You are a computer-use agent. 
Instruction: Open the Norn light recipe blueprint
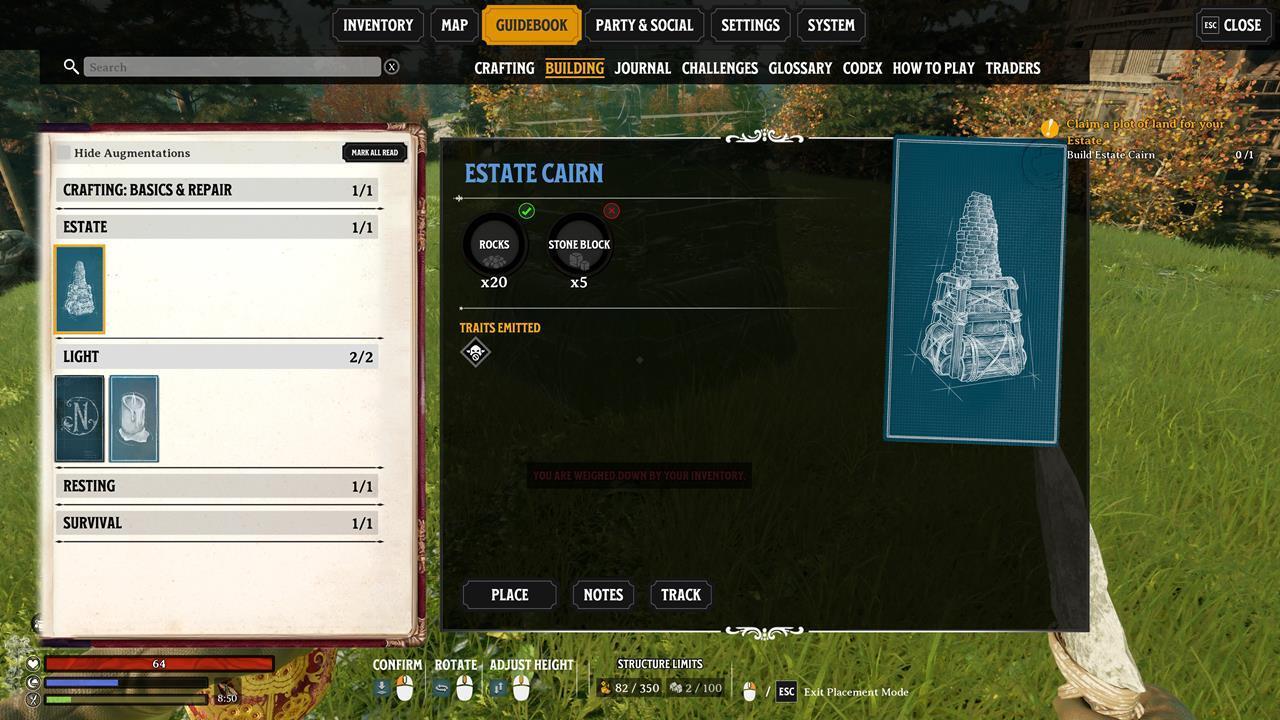[x=79, y=418]
